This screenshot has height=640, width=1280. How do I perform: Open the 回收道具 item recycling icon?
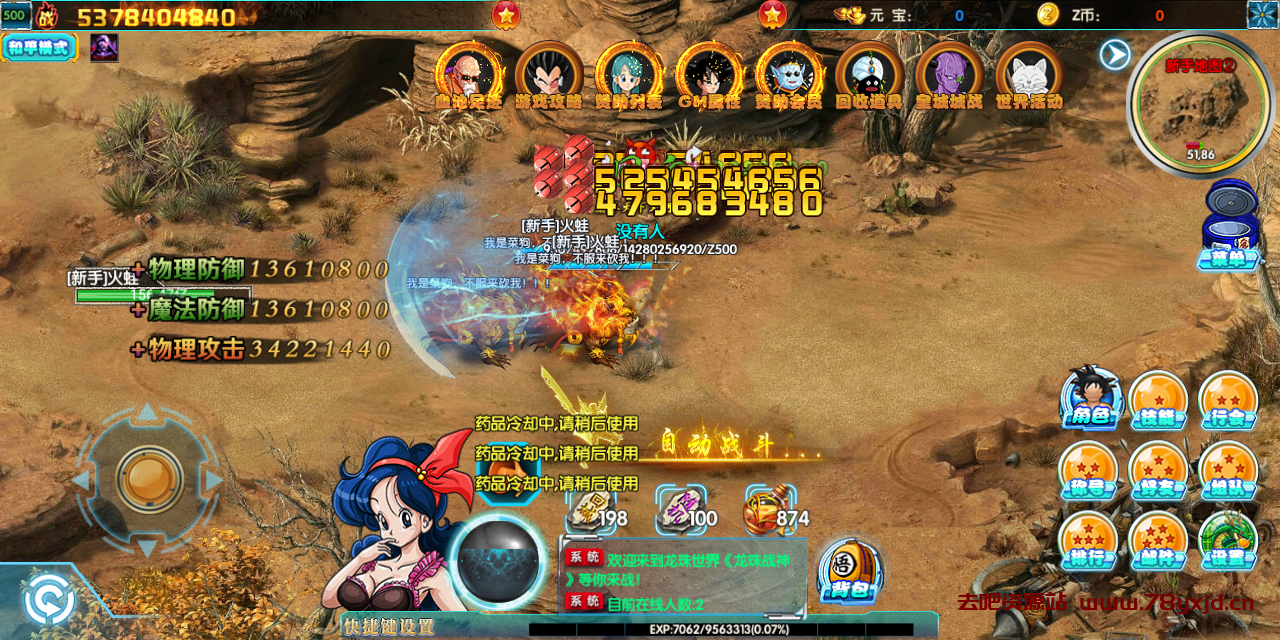point(869,74)
